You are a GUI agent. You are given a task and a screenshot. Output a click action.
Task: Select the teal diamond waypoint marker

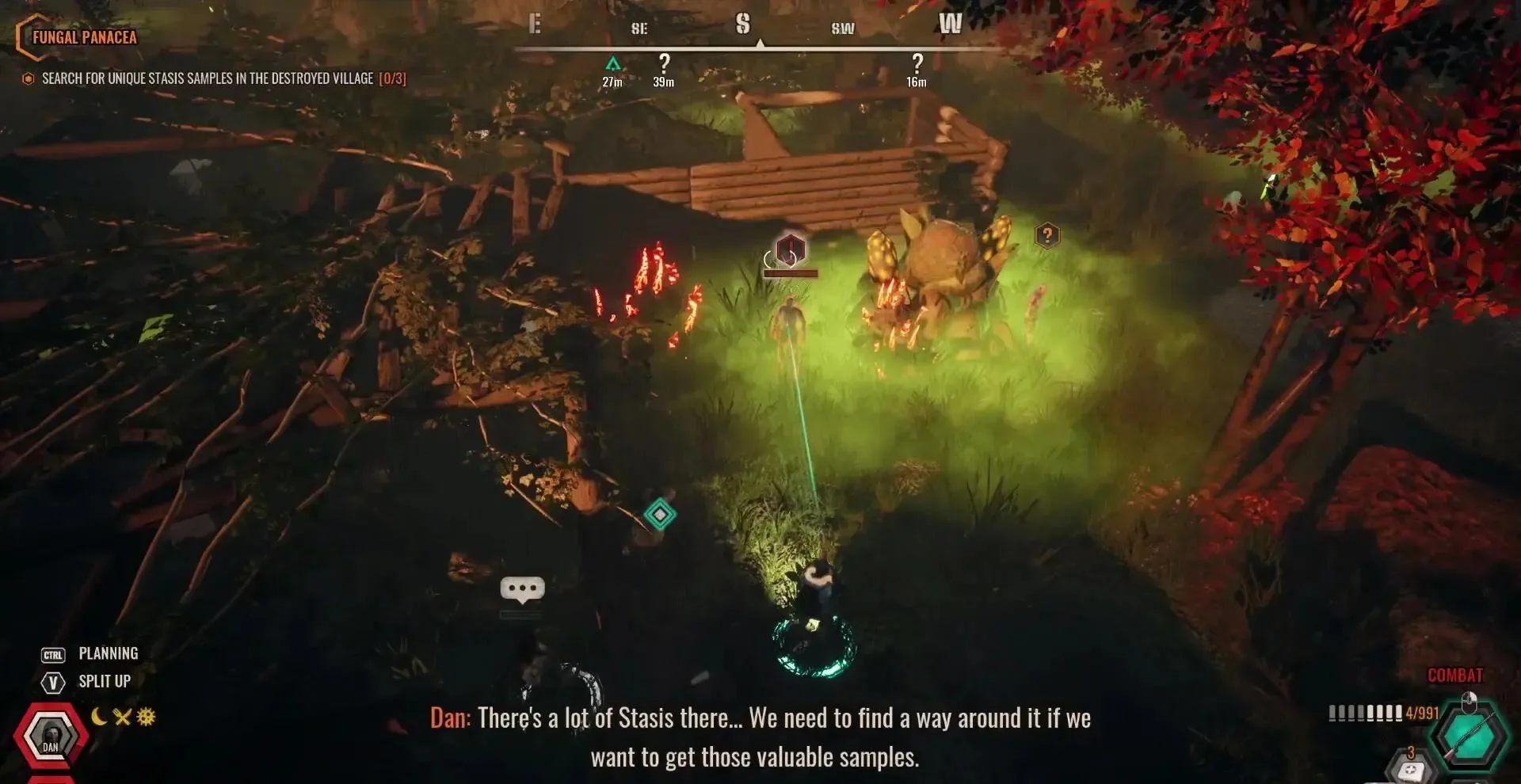click(660, 515)
